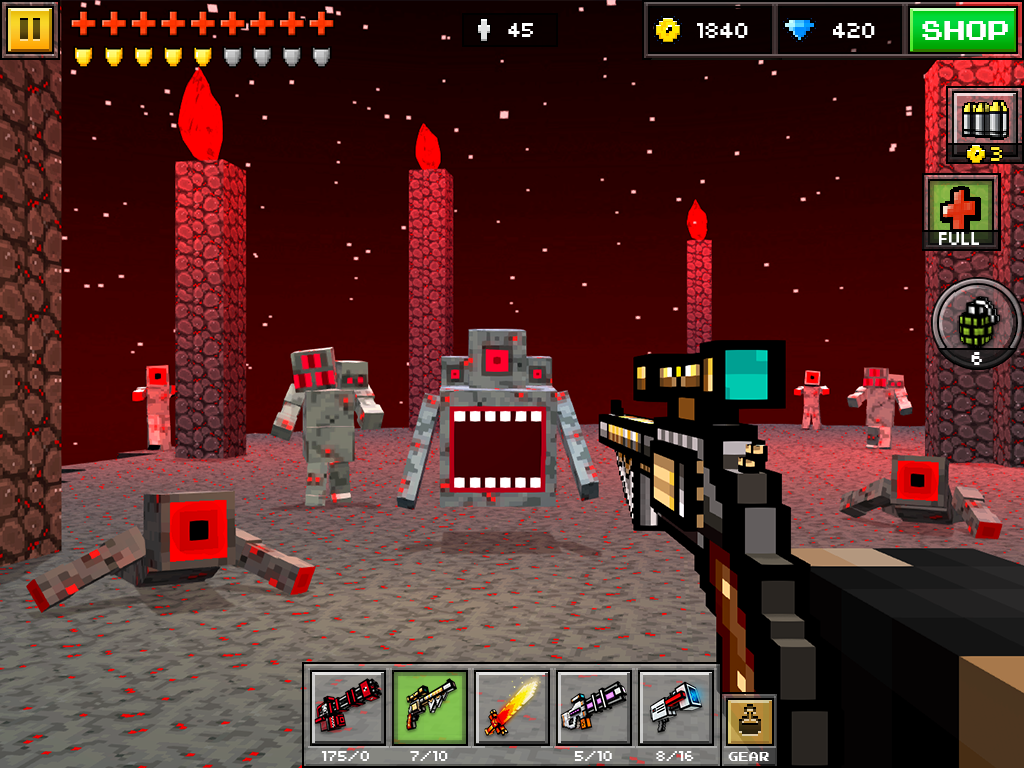This screenshot has width=1024, height=768.
Task: Select the golden sniper rifle slot
Action: (x=429, y=708)
